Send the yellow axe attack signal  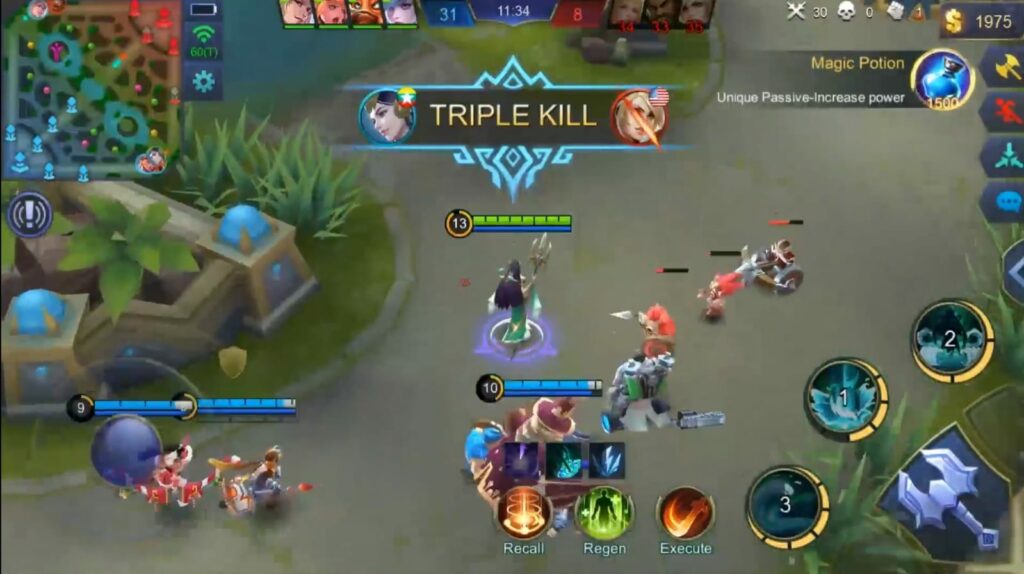pyautogui.click(x=1001, y=67)
